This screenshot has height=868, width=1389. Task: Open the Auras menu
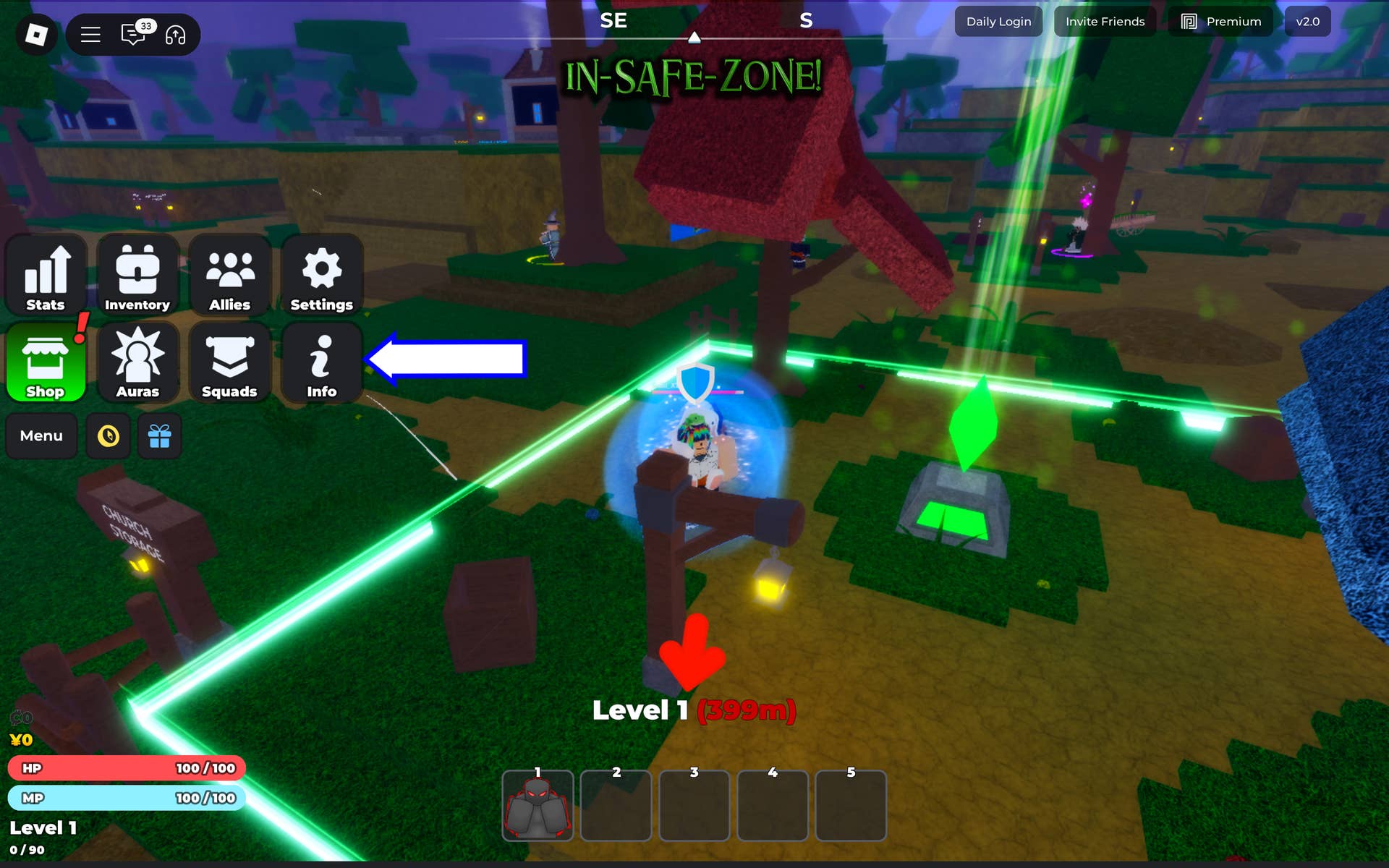click(137, 363)
